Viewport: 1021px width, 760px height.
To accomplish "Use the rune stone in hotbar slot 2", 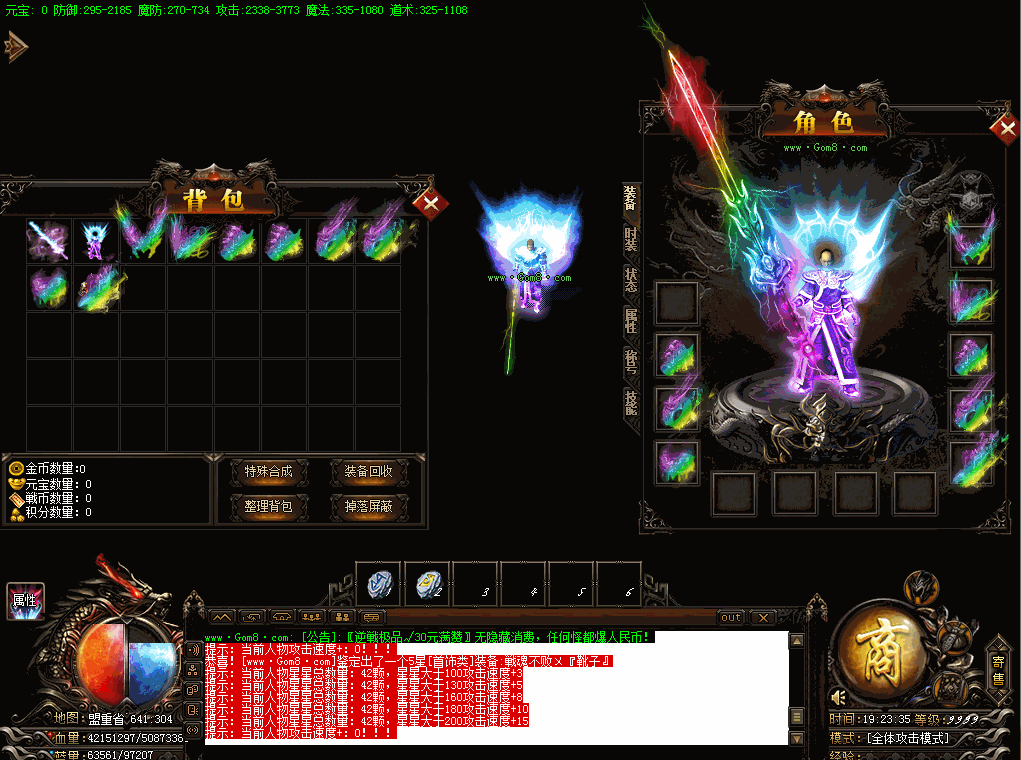I will pyautogui.click(x=428, y=582).
